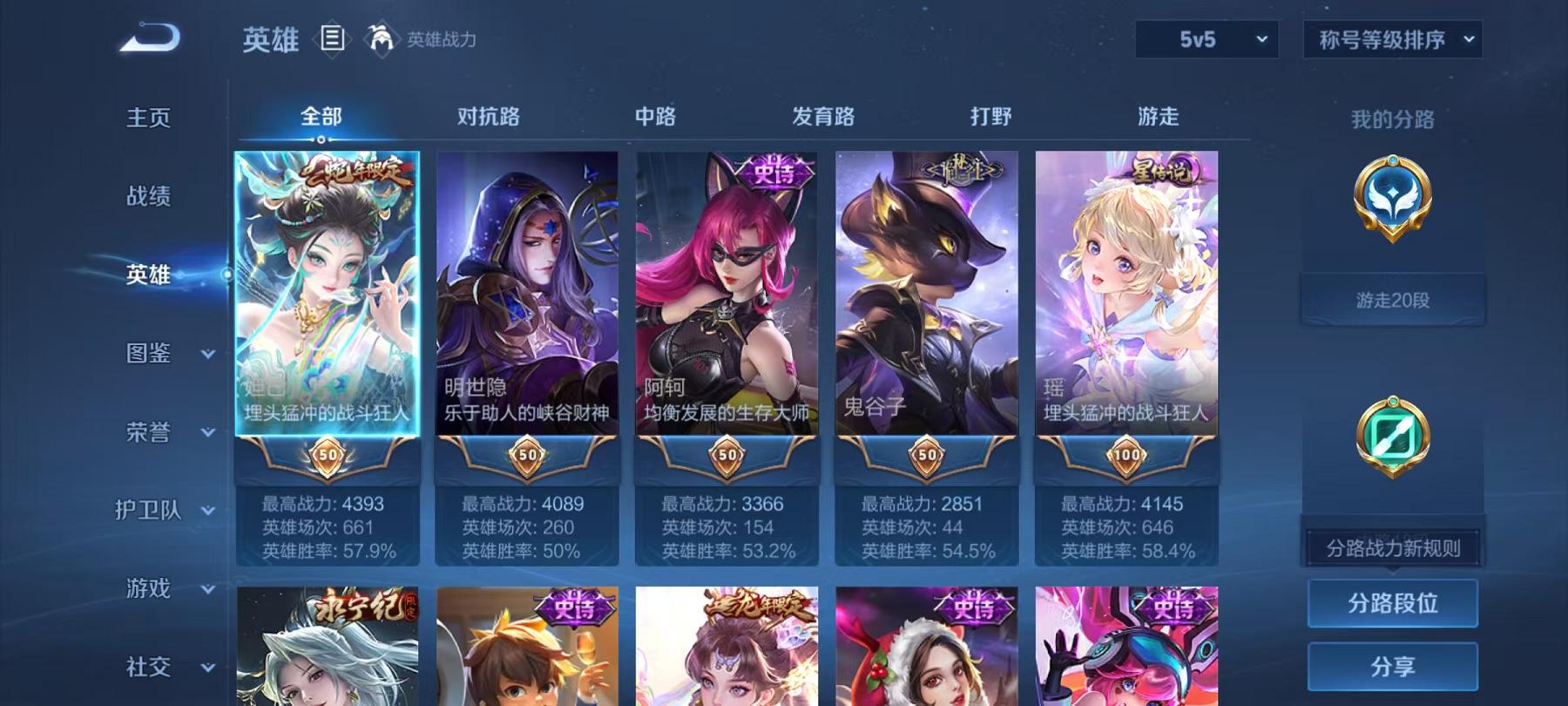Switch to the 对抗路 lane tab
This screenshot has height=706, width=1568.
(486, 116)
